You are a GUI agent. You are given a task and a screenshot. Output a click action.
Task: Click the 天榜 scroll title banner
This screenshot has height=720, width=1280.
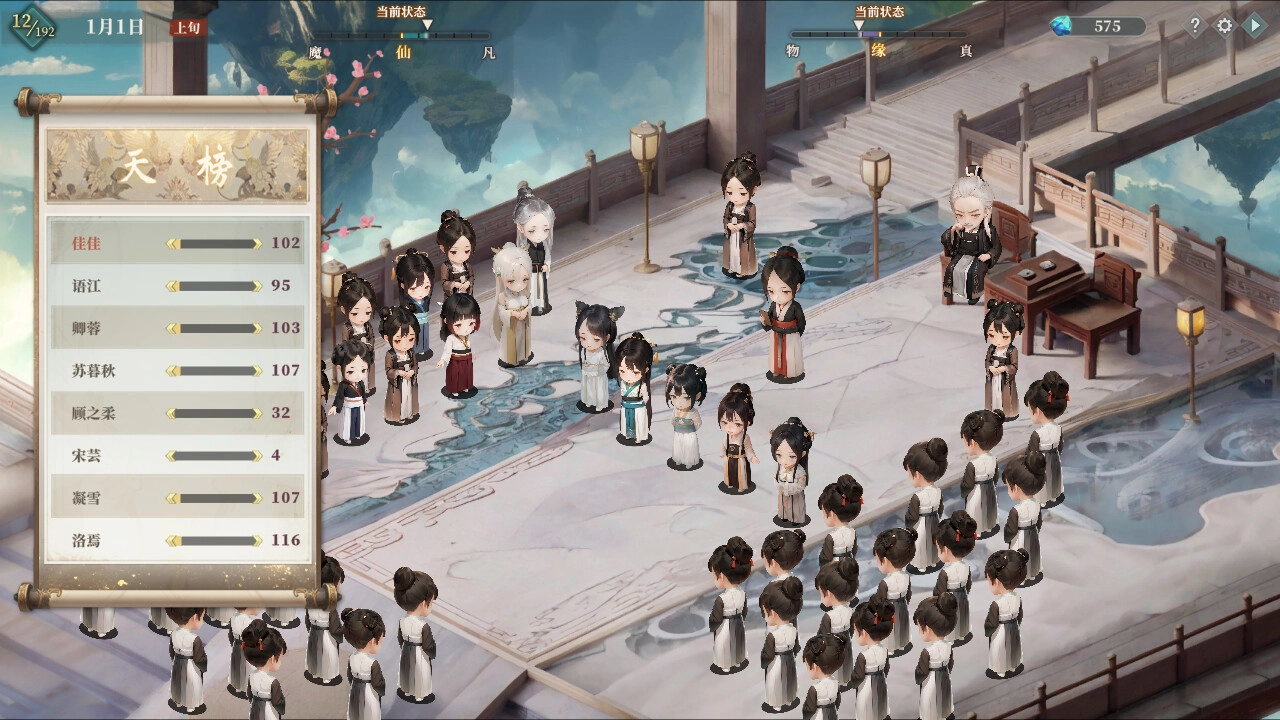click(177, 167)
